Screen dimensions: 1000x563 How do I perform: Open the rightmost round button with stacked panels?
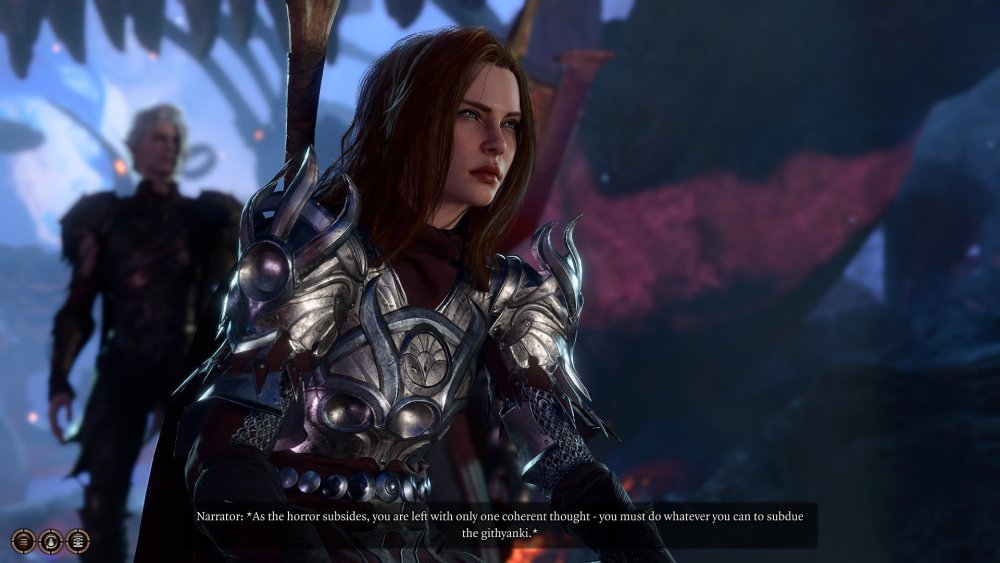[78, 541]
